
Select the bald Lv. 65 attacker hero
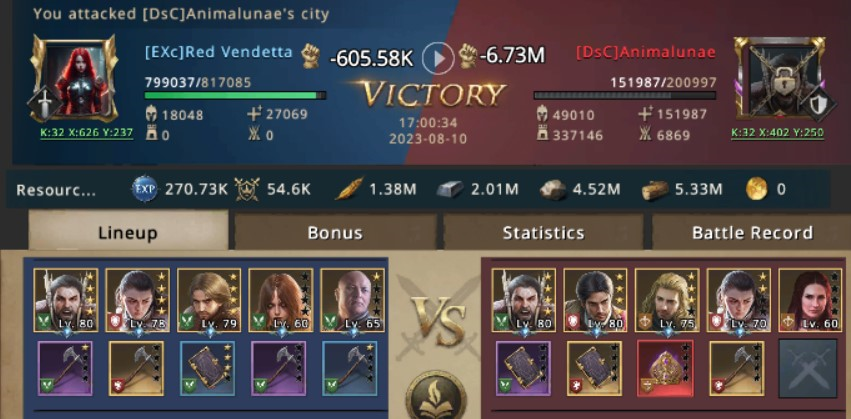click(x=352, y=300)
